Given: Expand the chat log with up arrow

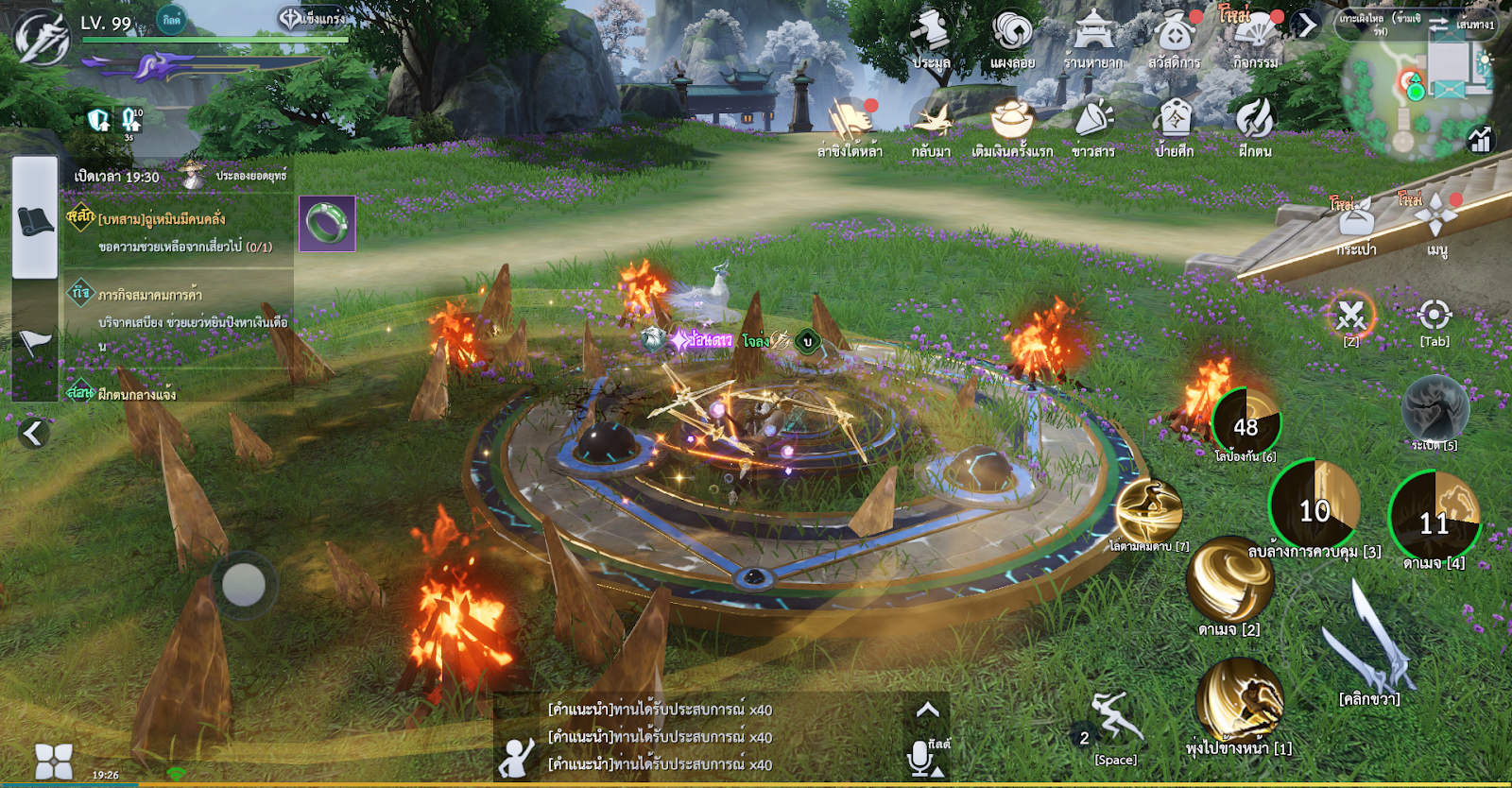Looking at the screenshot, I should pyautogui.click(x=928, y=710).
